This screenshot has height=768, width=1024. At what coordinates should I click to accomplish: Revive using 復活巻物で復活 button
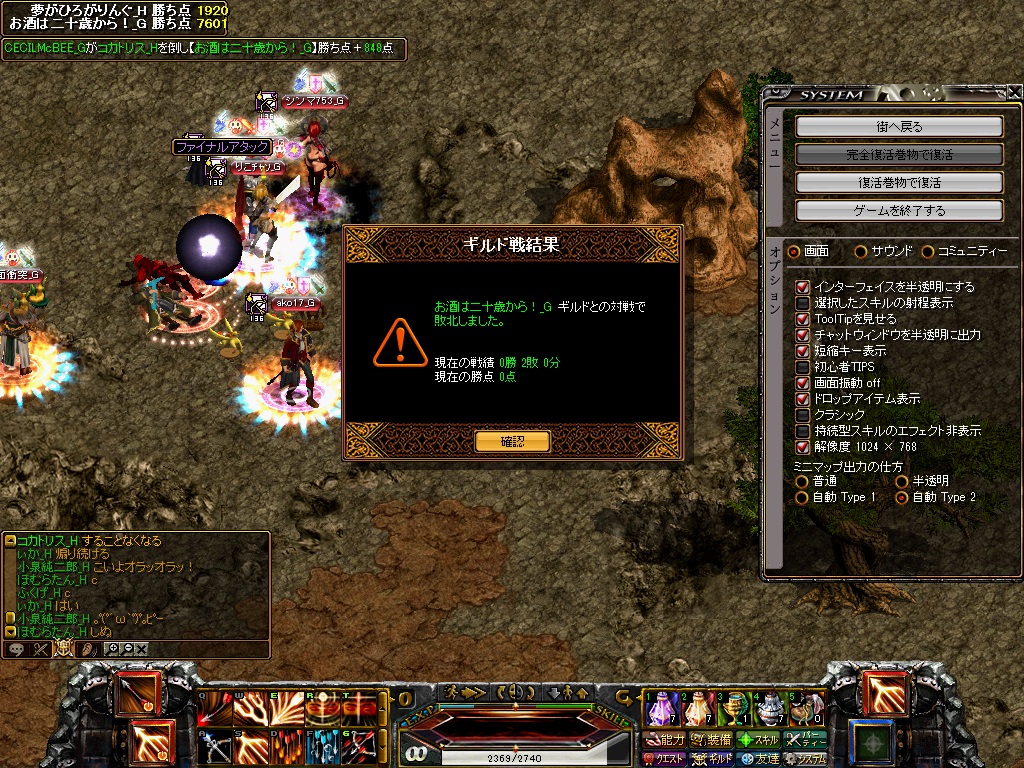pos(899,183)
